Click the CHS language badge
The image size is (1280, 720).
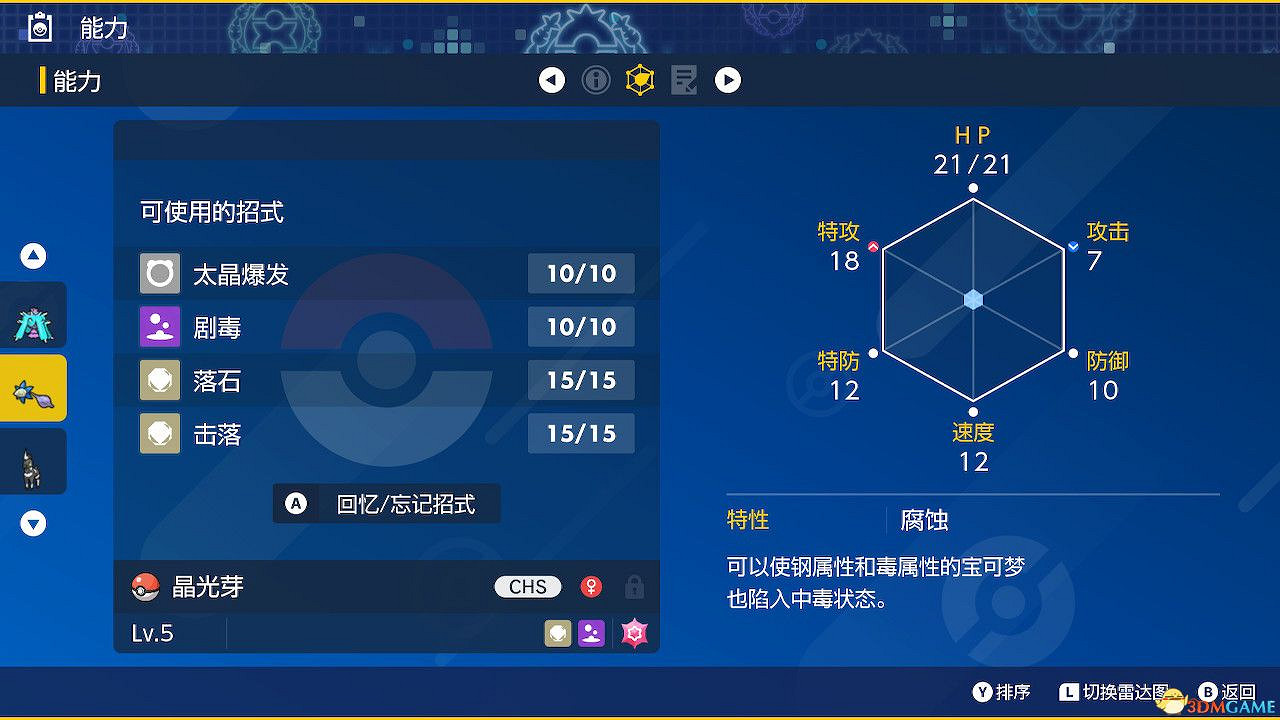coord(527,587)
